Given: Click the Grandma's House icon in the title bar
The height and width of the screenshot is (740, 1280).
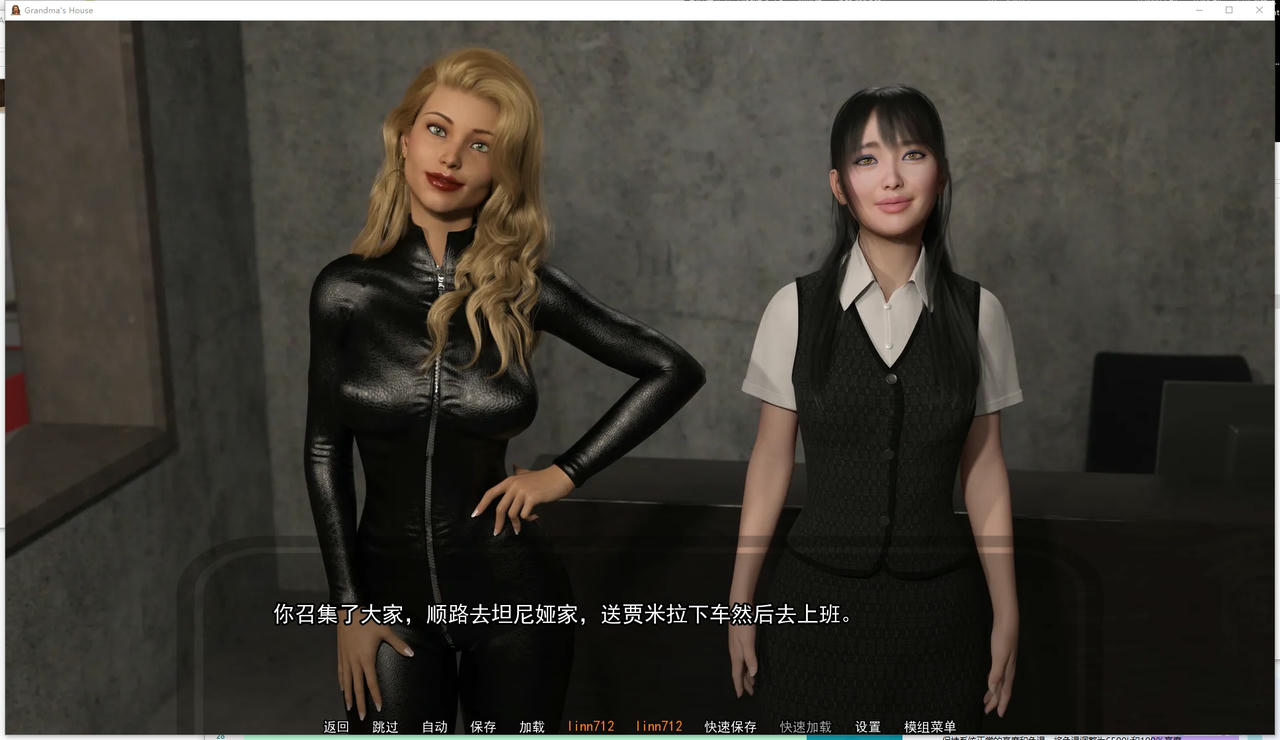Looking at the screenshot, I should (14, 10).
